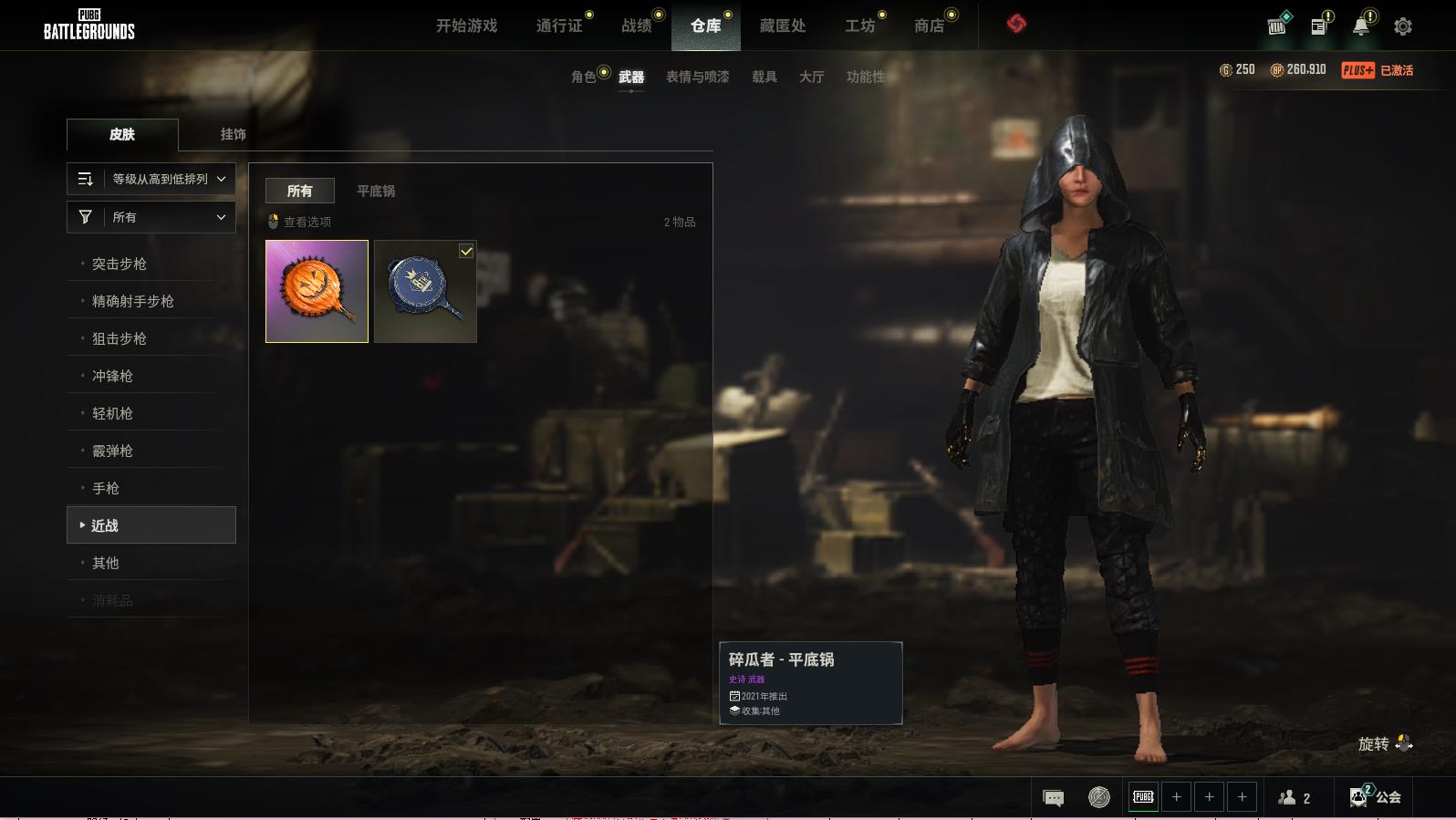
Task: Switch to the 藏匿处 tab
Action: tap(783, 26)
